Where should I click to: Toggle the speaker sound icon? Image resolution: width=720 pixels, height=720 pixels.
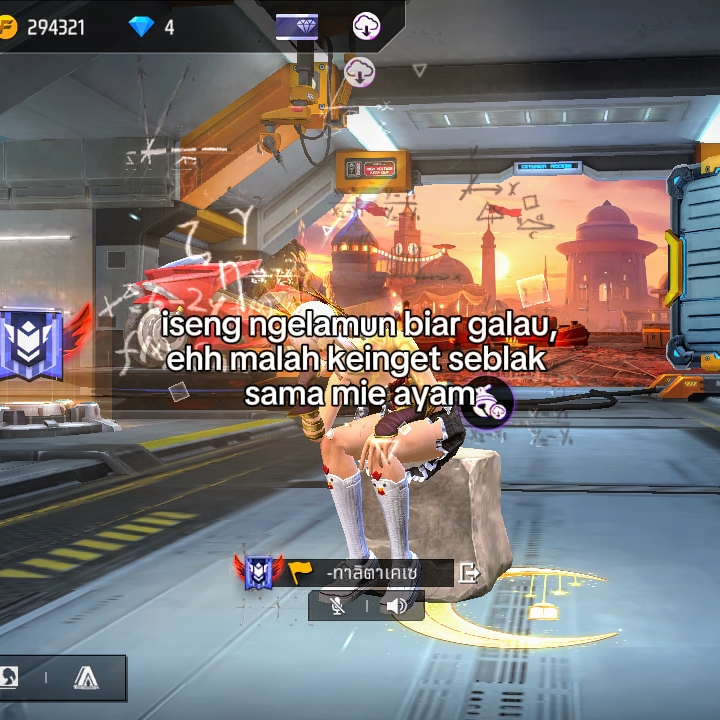[x=396, y=606]
